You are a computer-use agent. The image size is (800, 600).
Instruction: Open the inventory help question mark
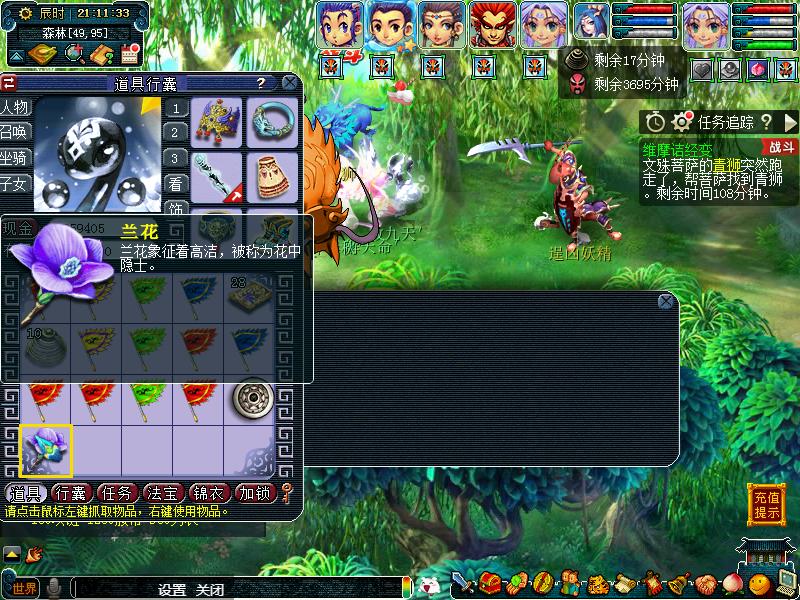261,84
